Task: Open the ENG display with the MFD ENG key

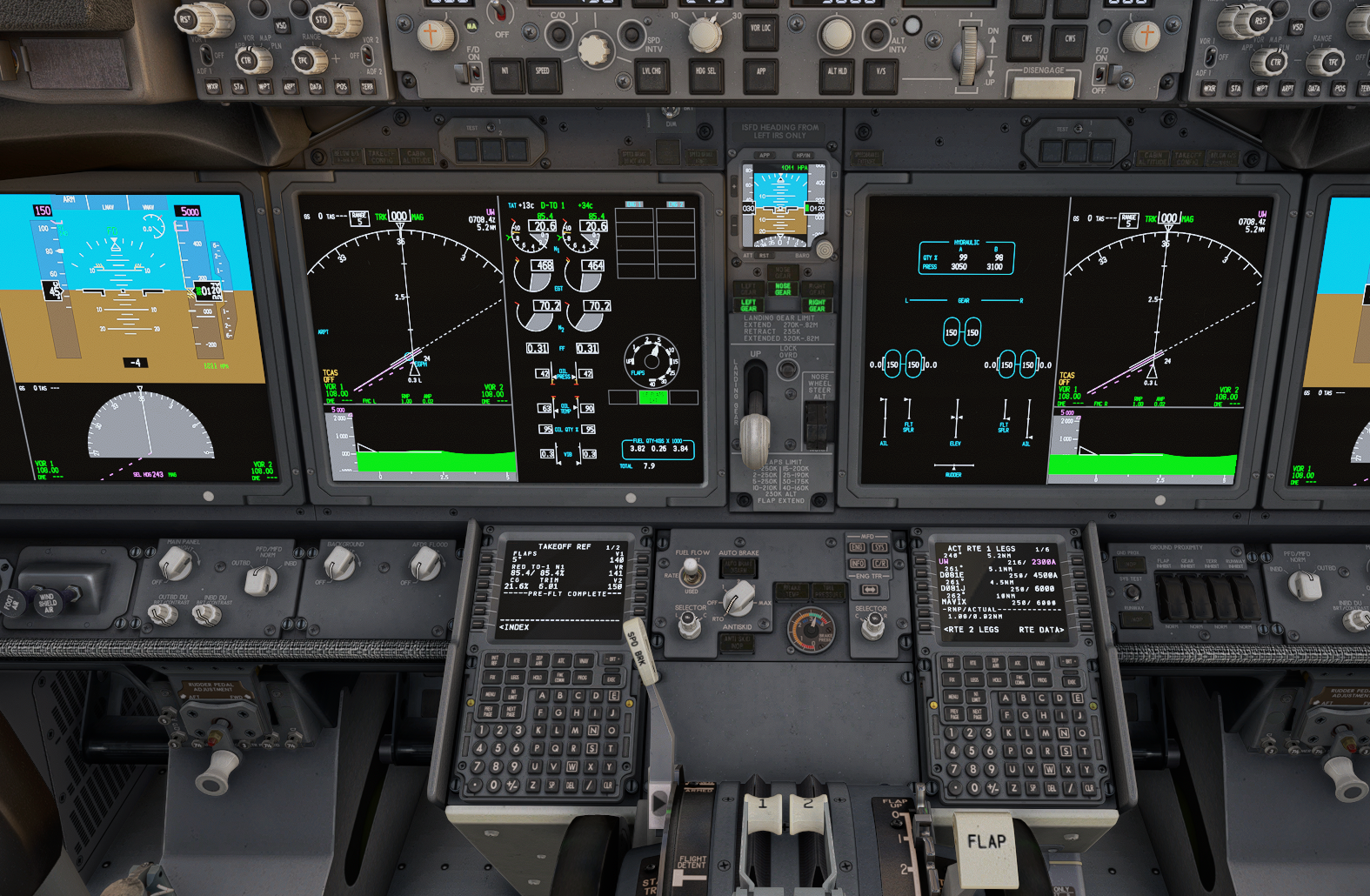Action: [x=859, y=547]
